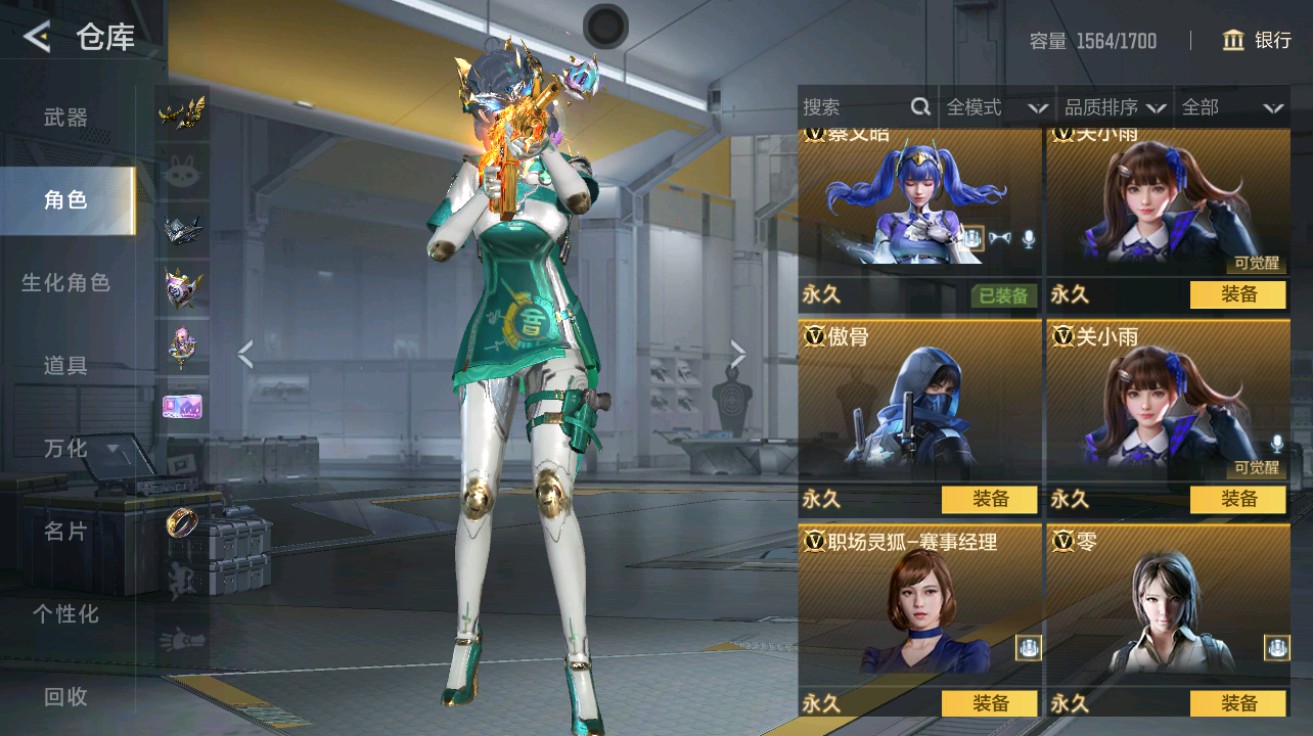Equip 职场灵狐-赛事经理 character
Screen dimensions: 1313x736
[990, 703]
